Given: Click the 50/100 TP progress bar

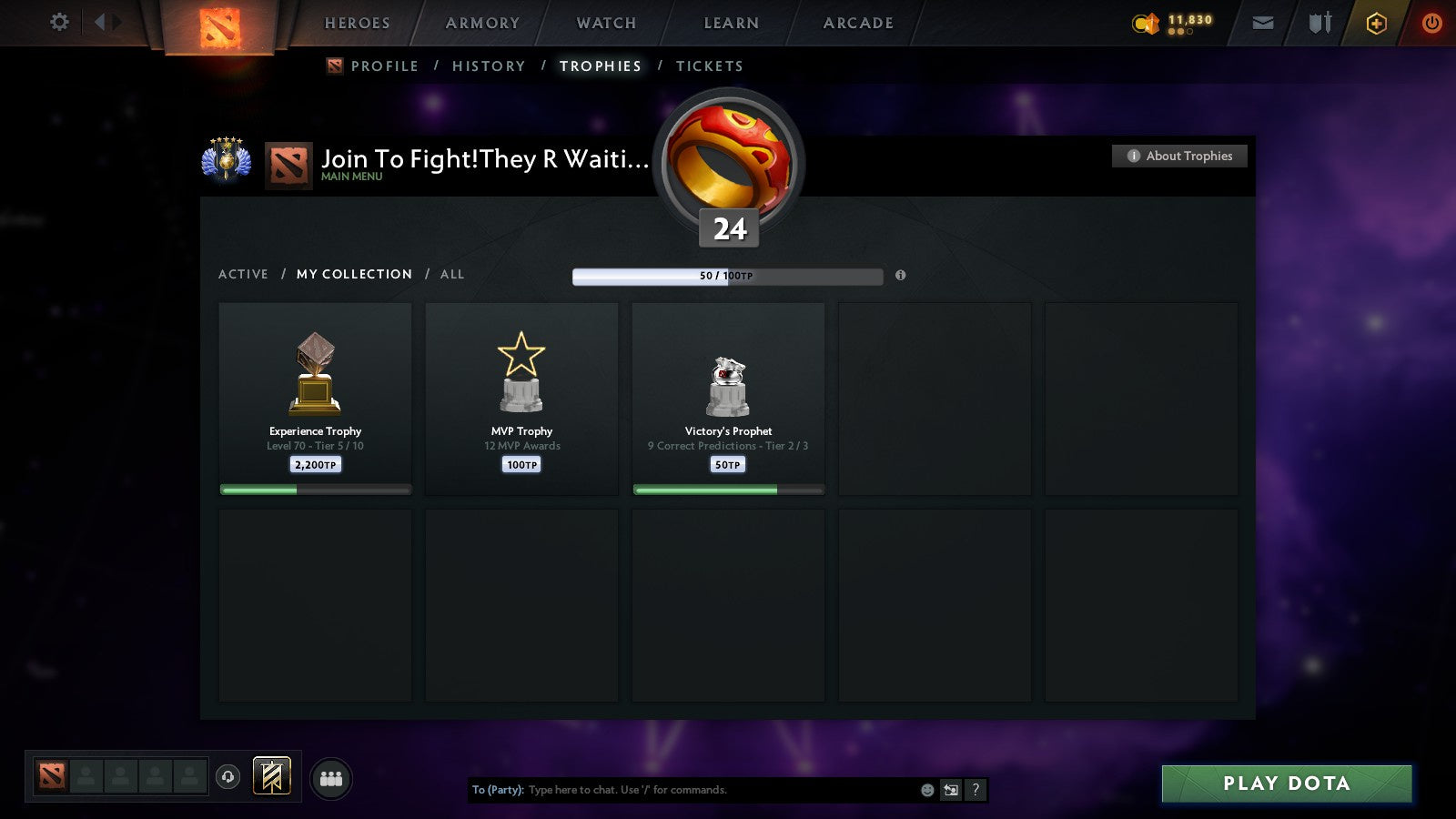Looking at the screenshot, I should tap(727, 277).
